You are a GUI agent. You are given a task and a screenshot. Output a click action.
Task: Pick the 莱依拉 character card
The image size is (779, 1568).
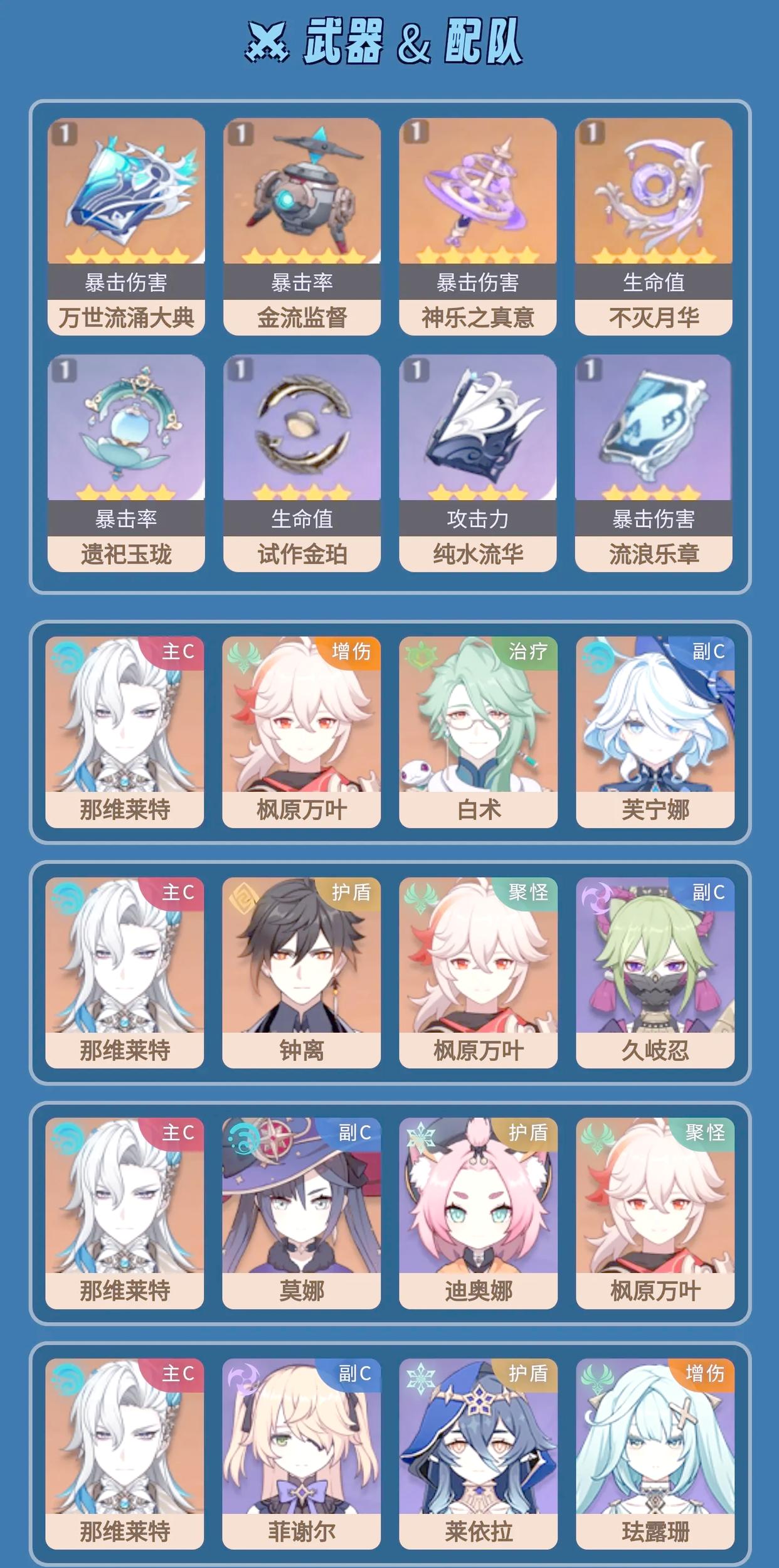(478, 1453)
